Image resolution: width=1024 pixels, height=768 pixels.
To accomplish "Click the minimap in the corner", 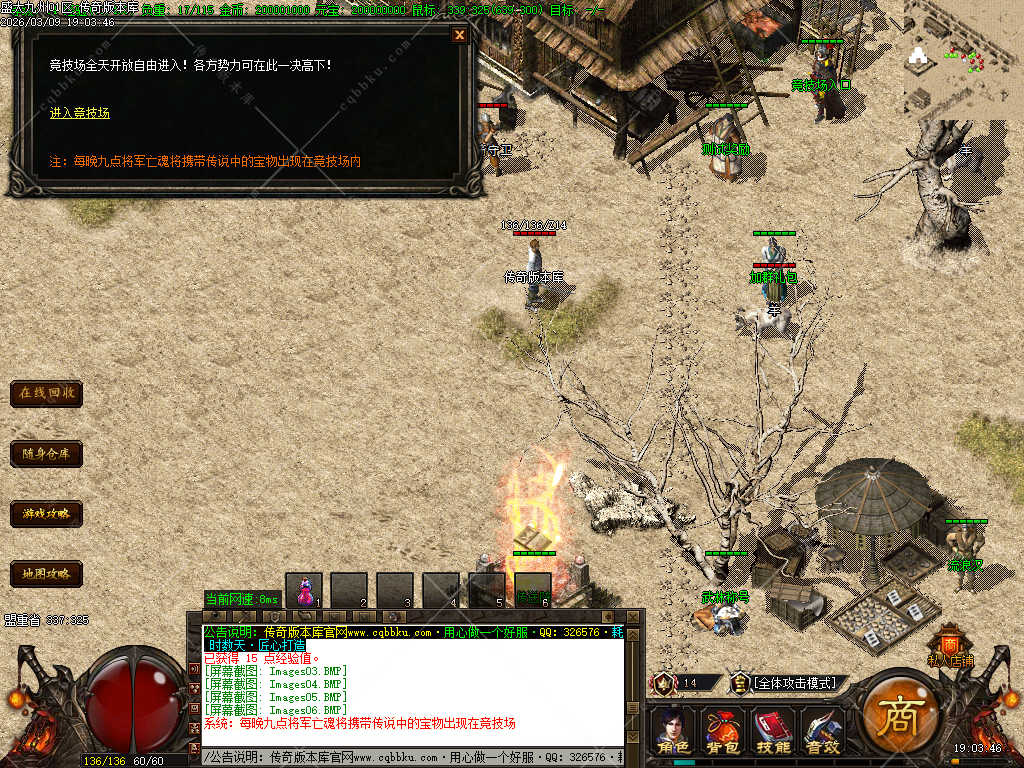I will pyautogui.click(x=962, y=62).
